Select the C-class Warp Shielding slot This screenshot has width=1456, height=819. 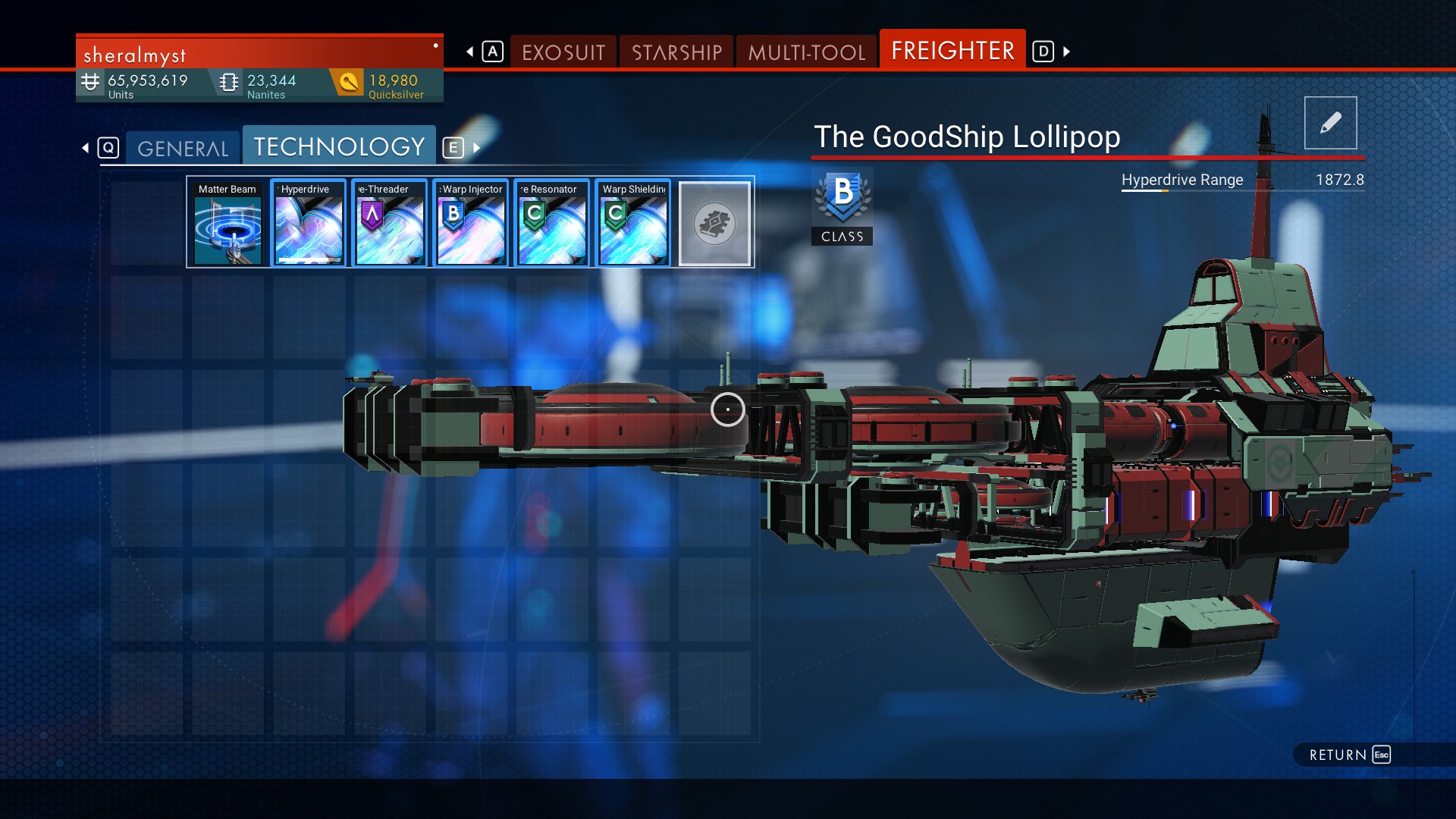[x=633, y=224]
